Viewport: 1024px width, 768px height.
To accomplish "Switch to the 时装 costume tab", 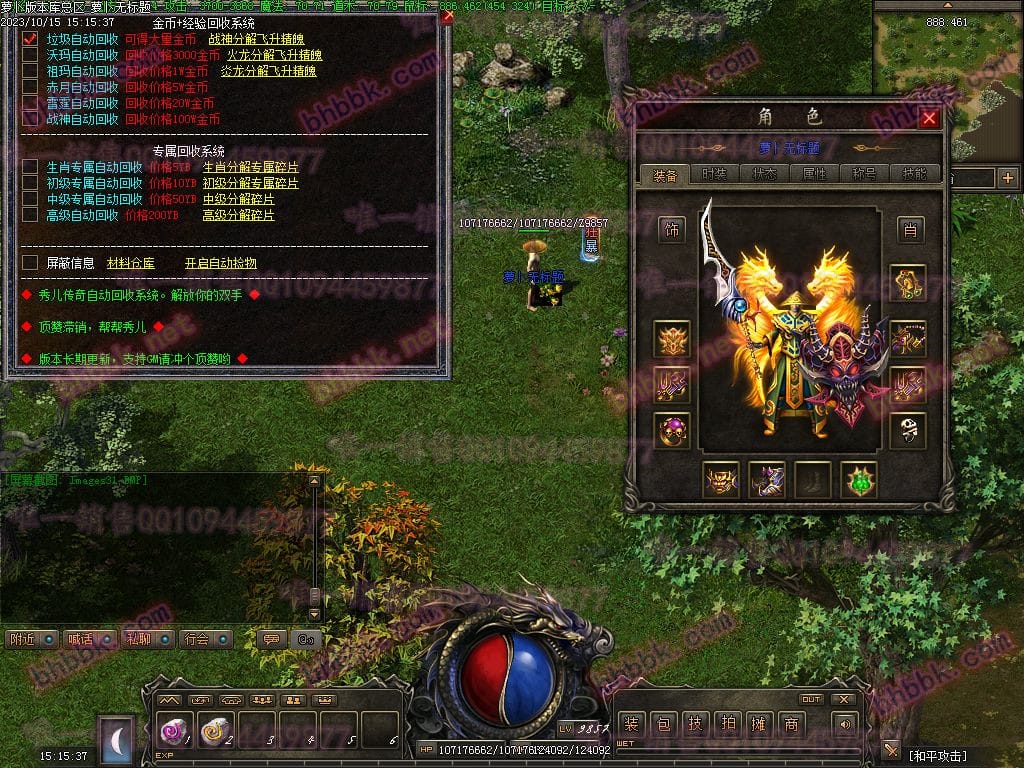I will pyautogui.click(x=714, y=174).
